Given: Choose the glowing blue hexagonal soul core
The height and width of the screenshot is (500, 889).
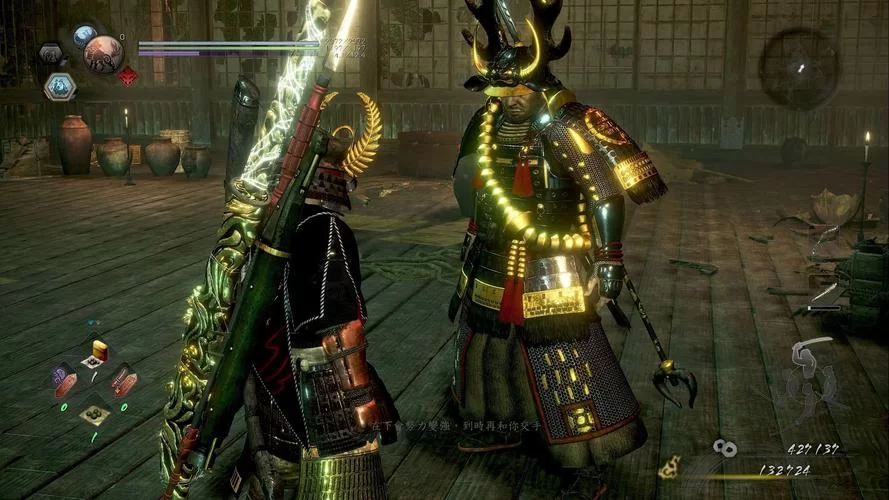Looking at the screenshot, I should (59, 87).
